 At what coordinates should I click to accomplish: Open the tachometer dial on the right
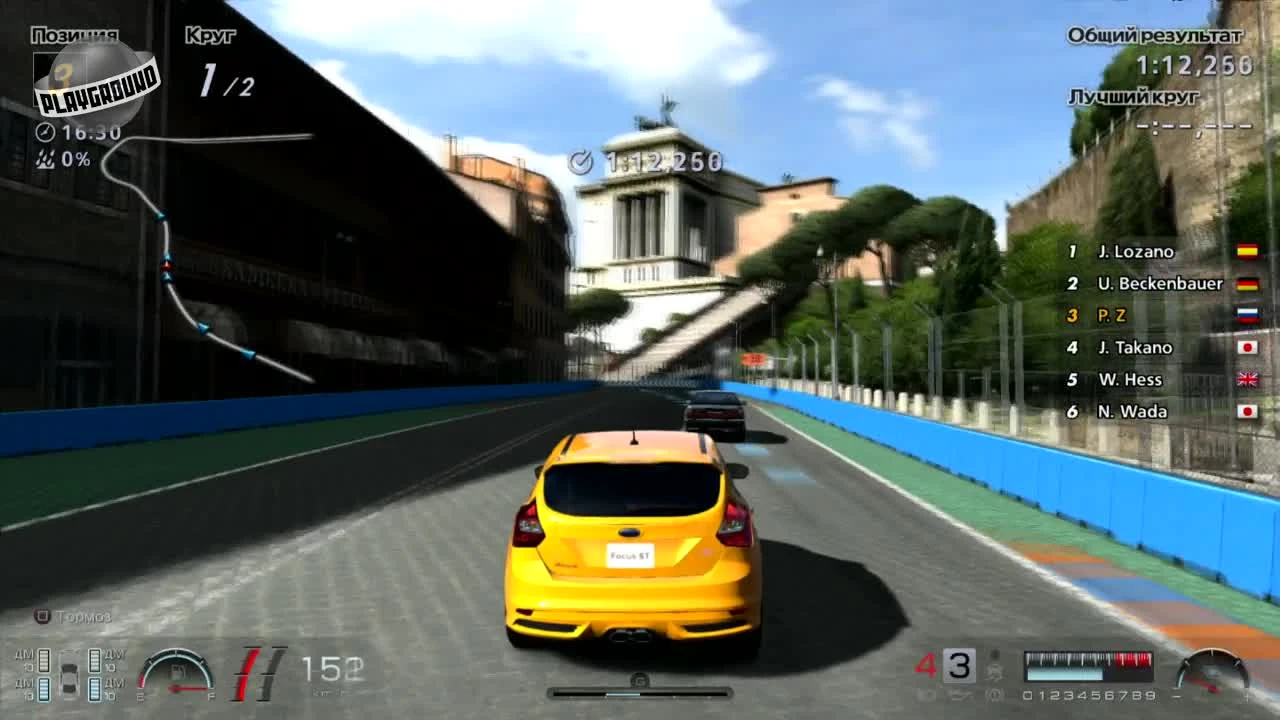click(1213, 673)
